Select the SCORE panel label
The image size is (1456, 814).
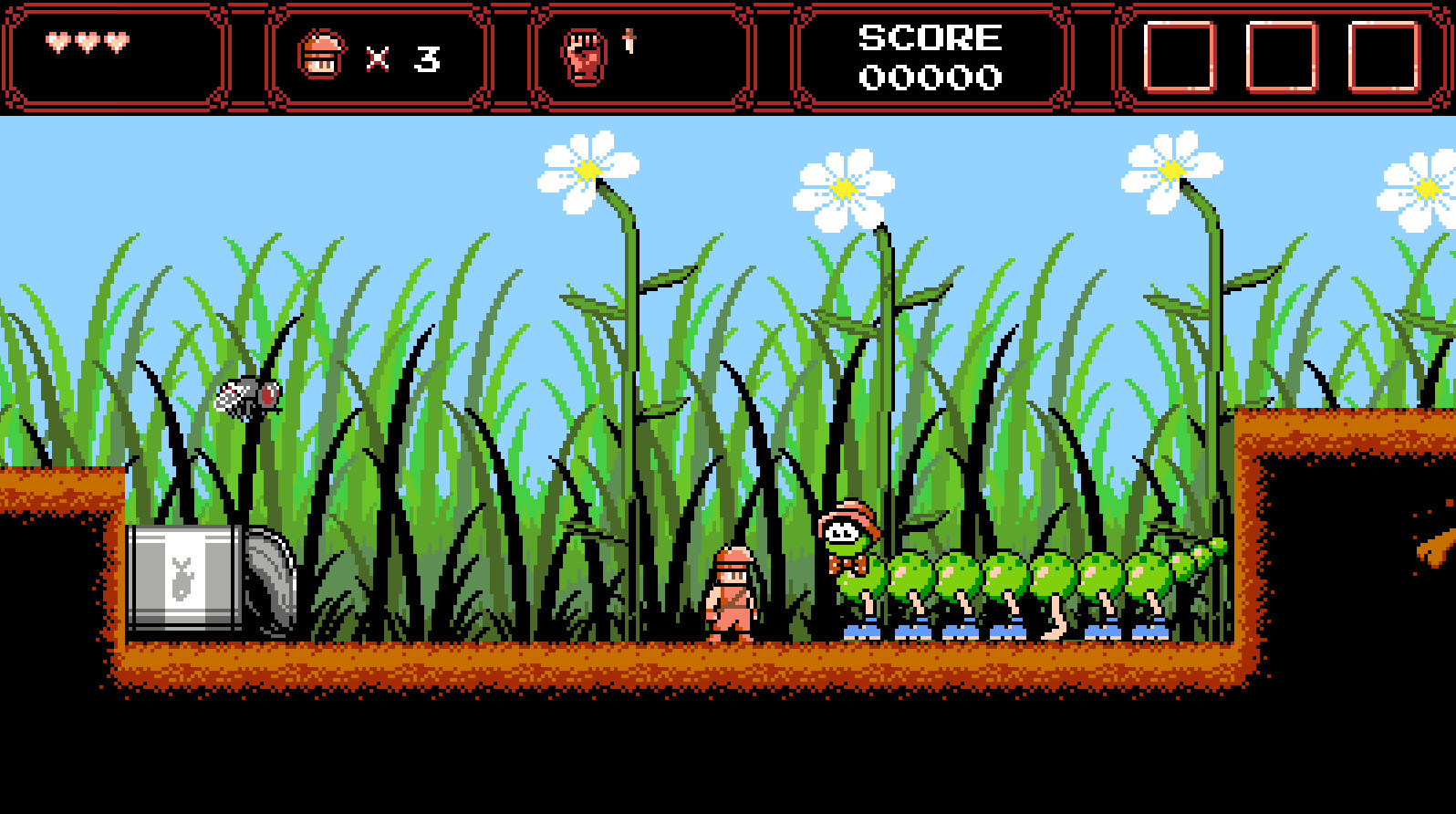point(929,37)
